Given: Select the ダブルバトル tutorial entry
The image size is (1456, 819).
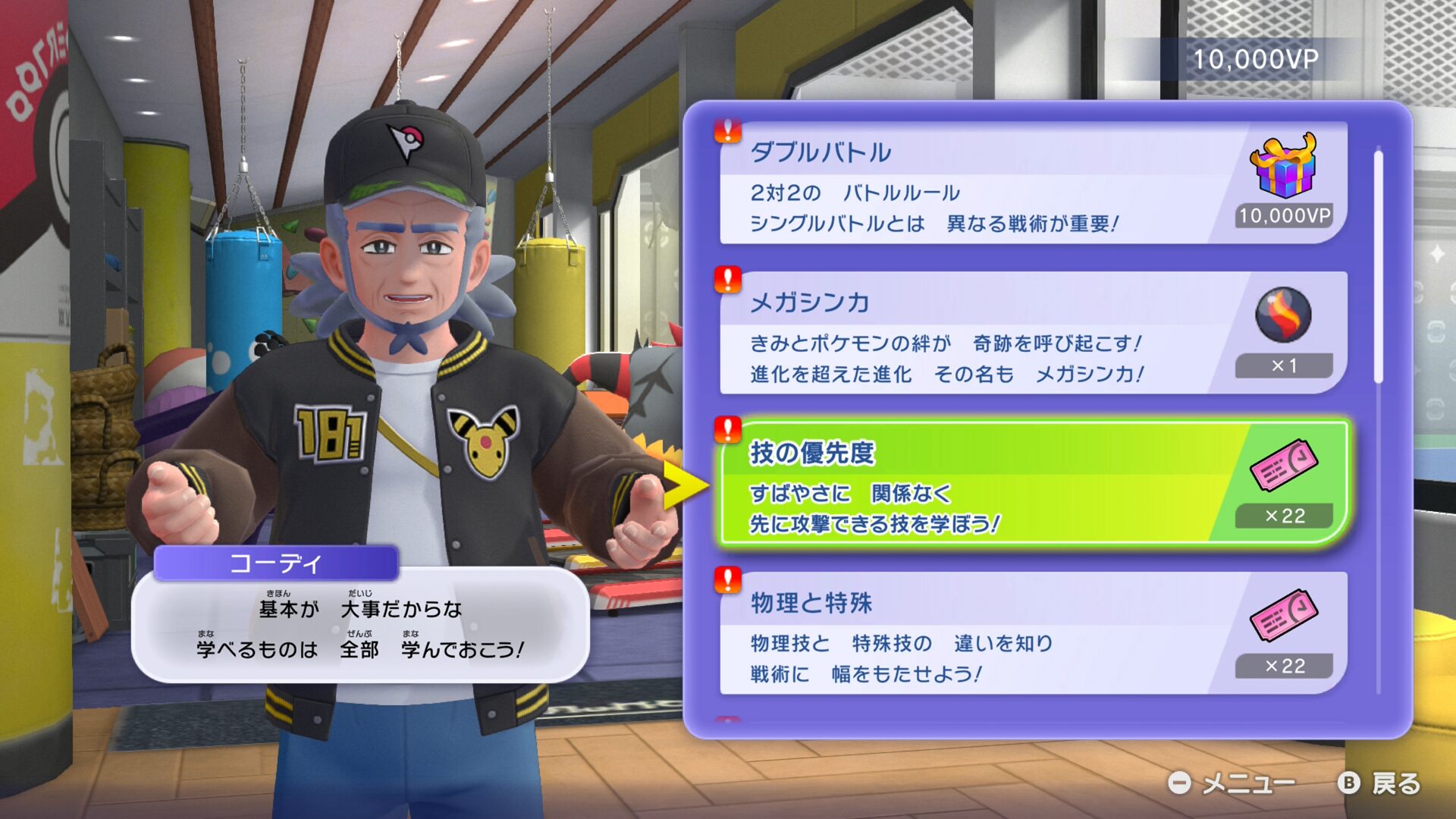Looking at the screenshot, I should [x=978, y=184].
